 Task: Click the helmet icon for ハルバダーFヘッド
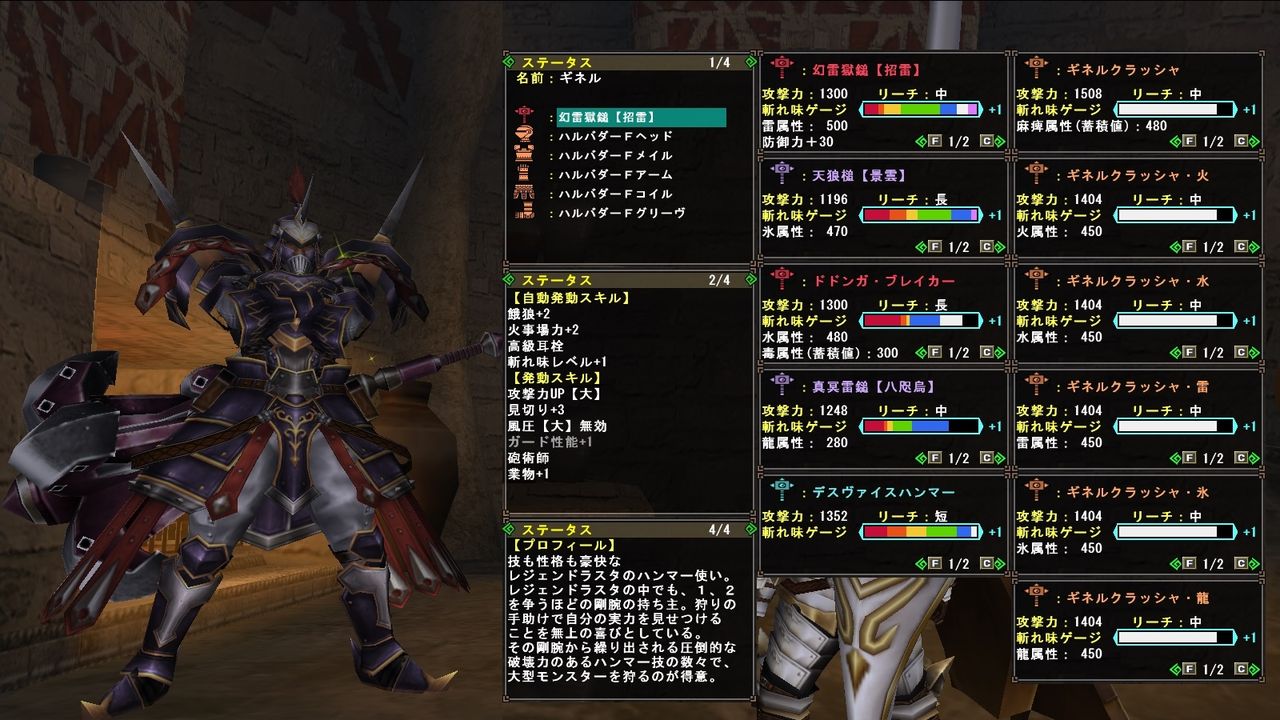524,134
